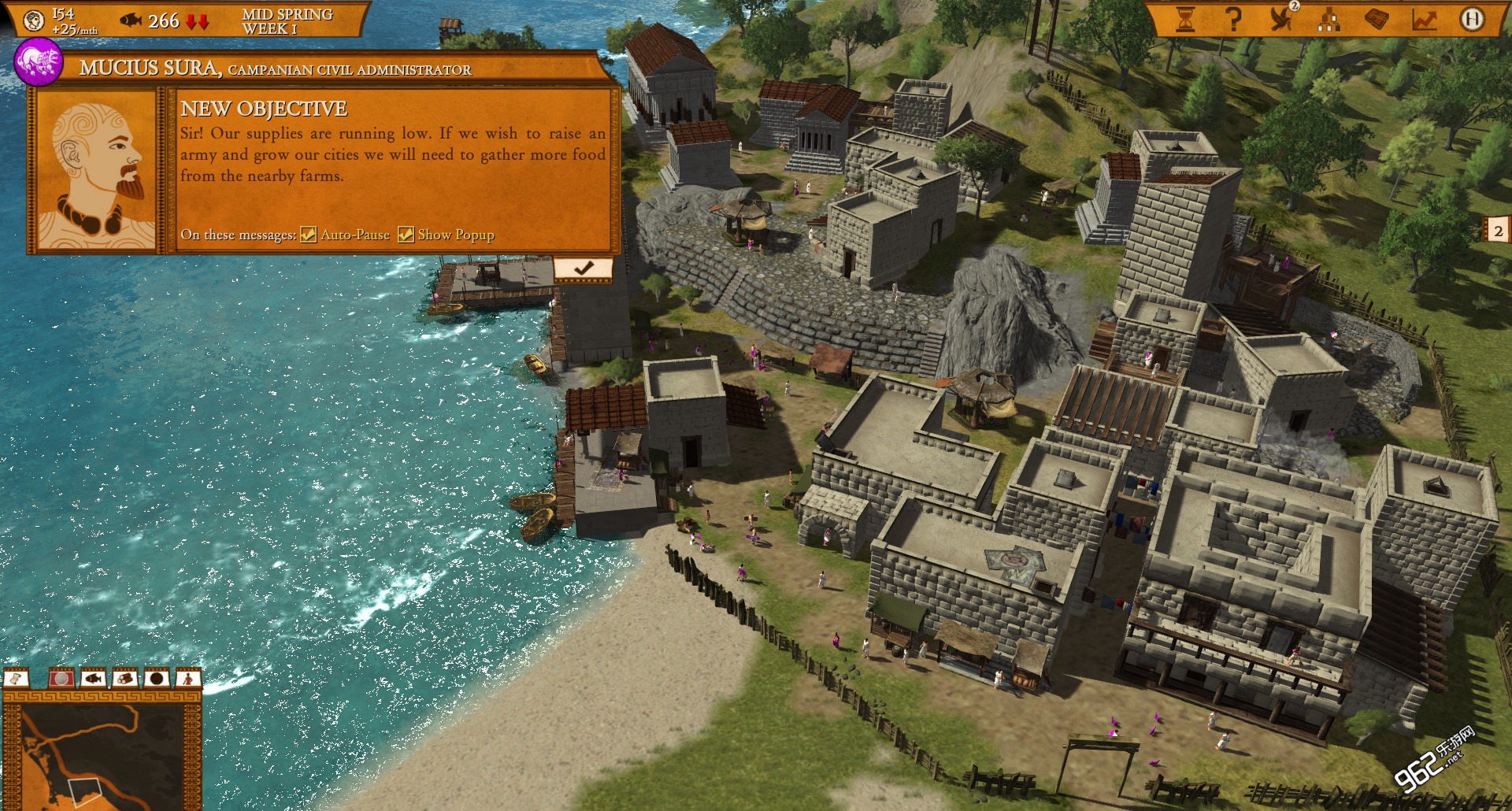
Task: Toggle the Auto-Pause checkbox
Action: [x=309, y=235]
